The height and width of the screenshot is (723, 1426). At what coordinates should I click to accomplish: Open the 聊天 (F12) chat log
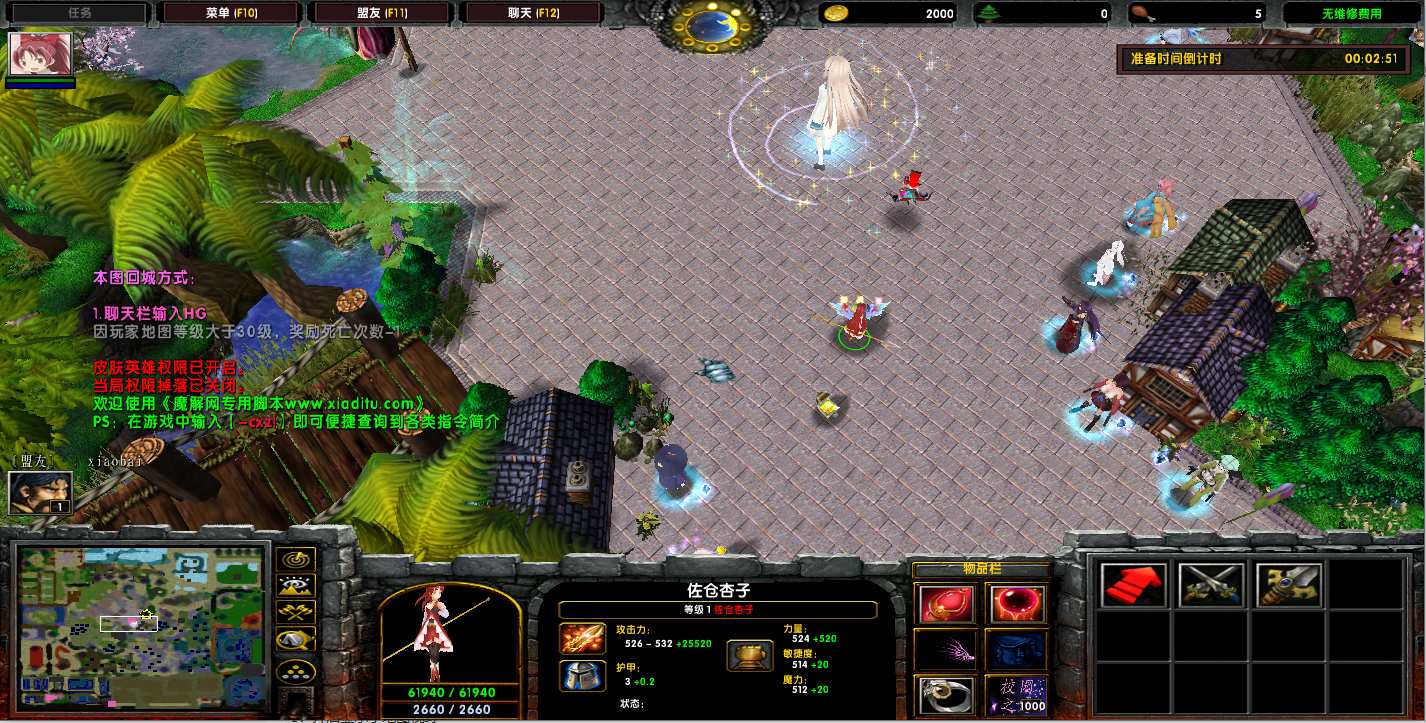(x=531, y=13)
